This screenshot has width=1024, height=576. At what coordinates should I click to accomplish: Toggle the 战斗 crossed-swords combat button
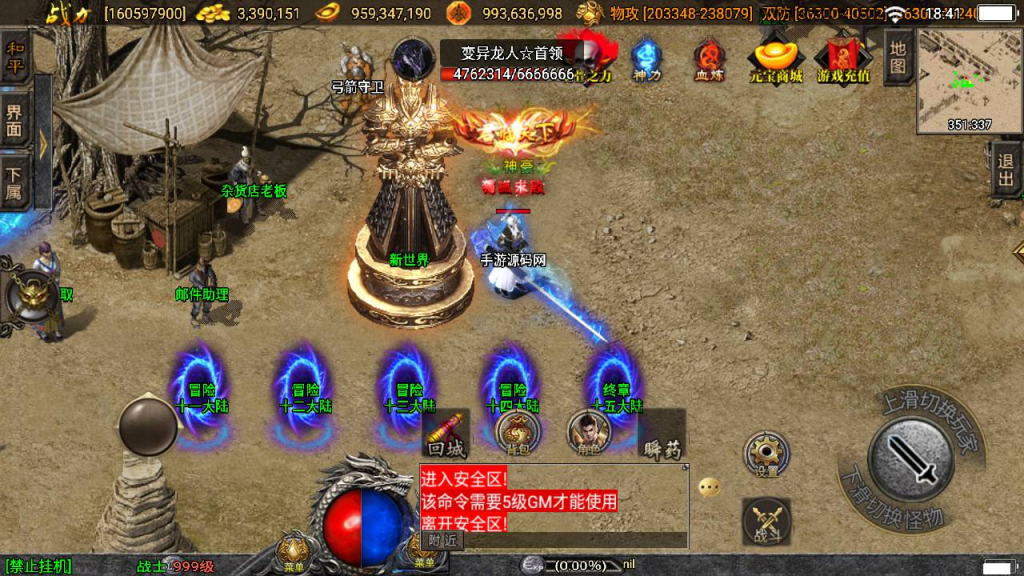(767, 522)
